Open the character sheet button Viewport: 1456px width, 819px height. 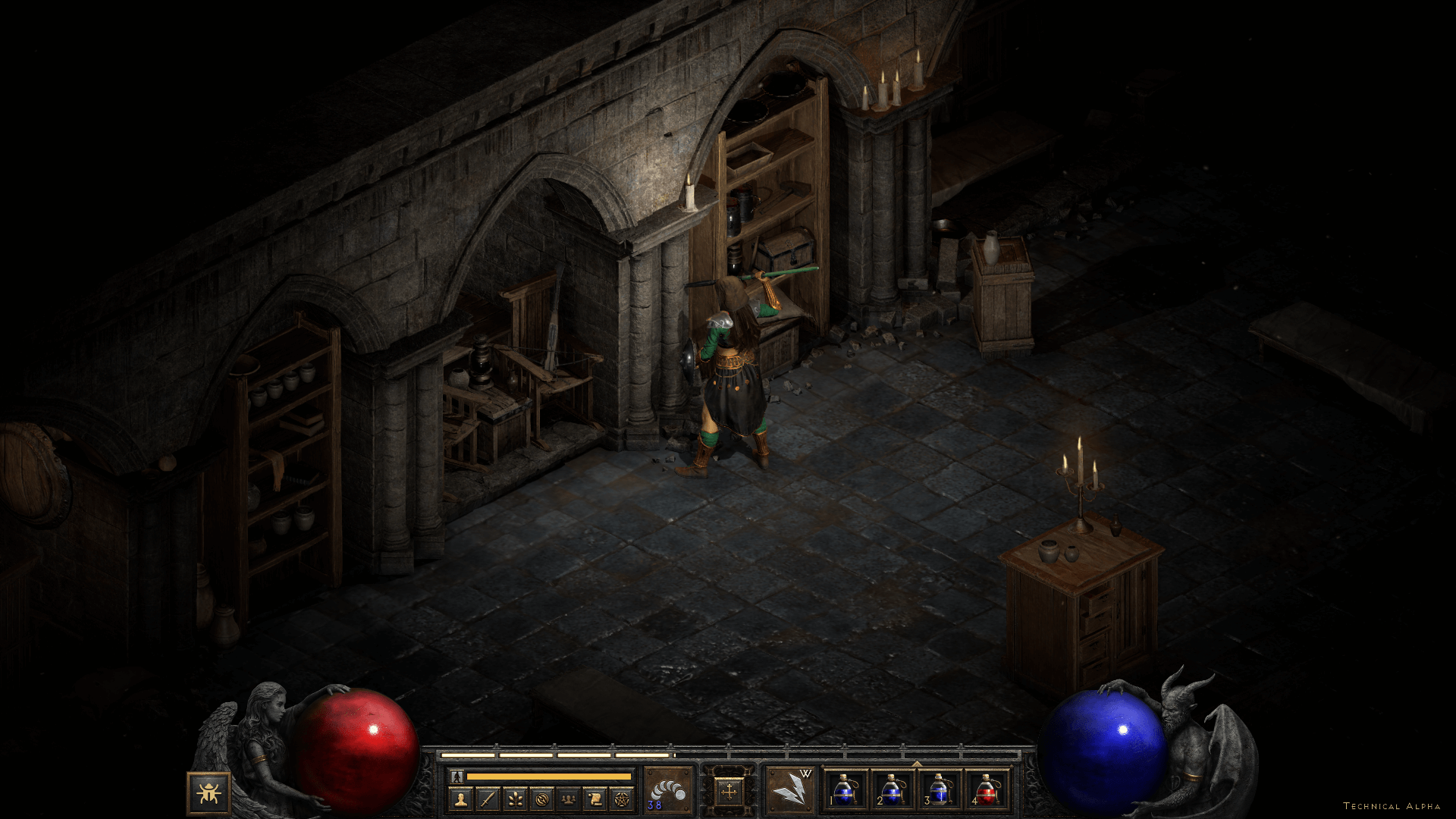click(462, 799)
